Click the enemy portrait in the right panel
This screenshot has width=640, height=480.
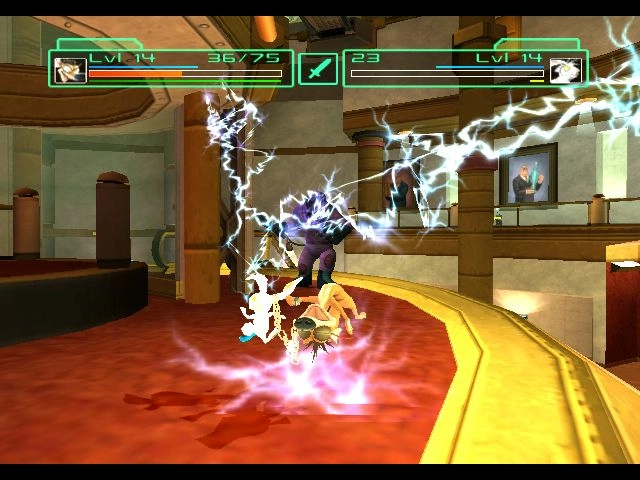566,70
